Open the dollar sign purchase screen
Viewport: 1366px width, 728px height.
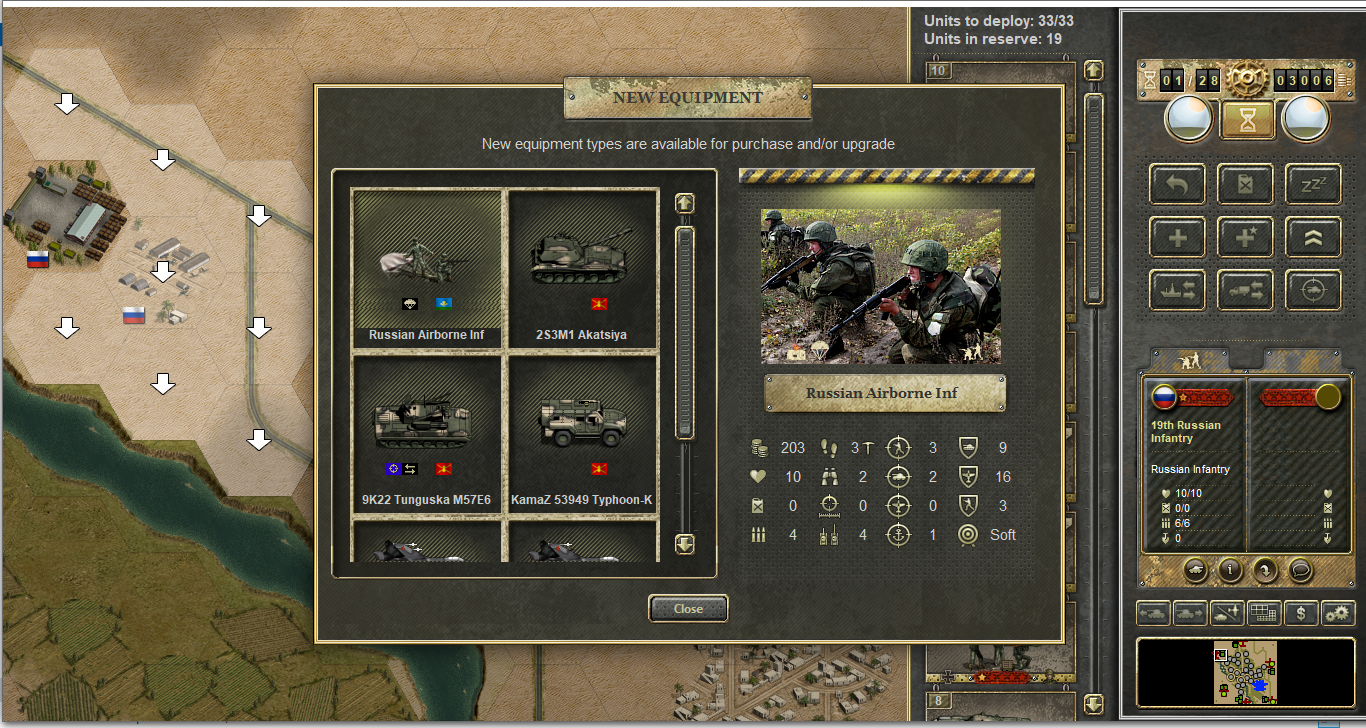[1300, 613]
